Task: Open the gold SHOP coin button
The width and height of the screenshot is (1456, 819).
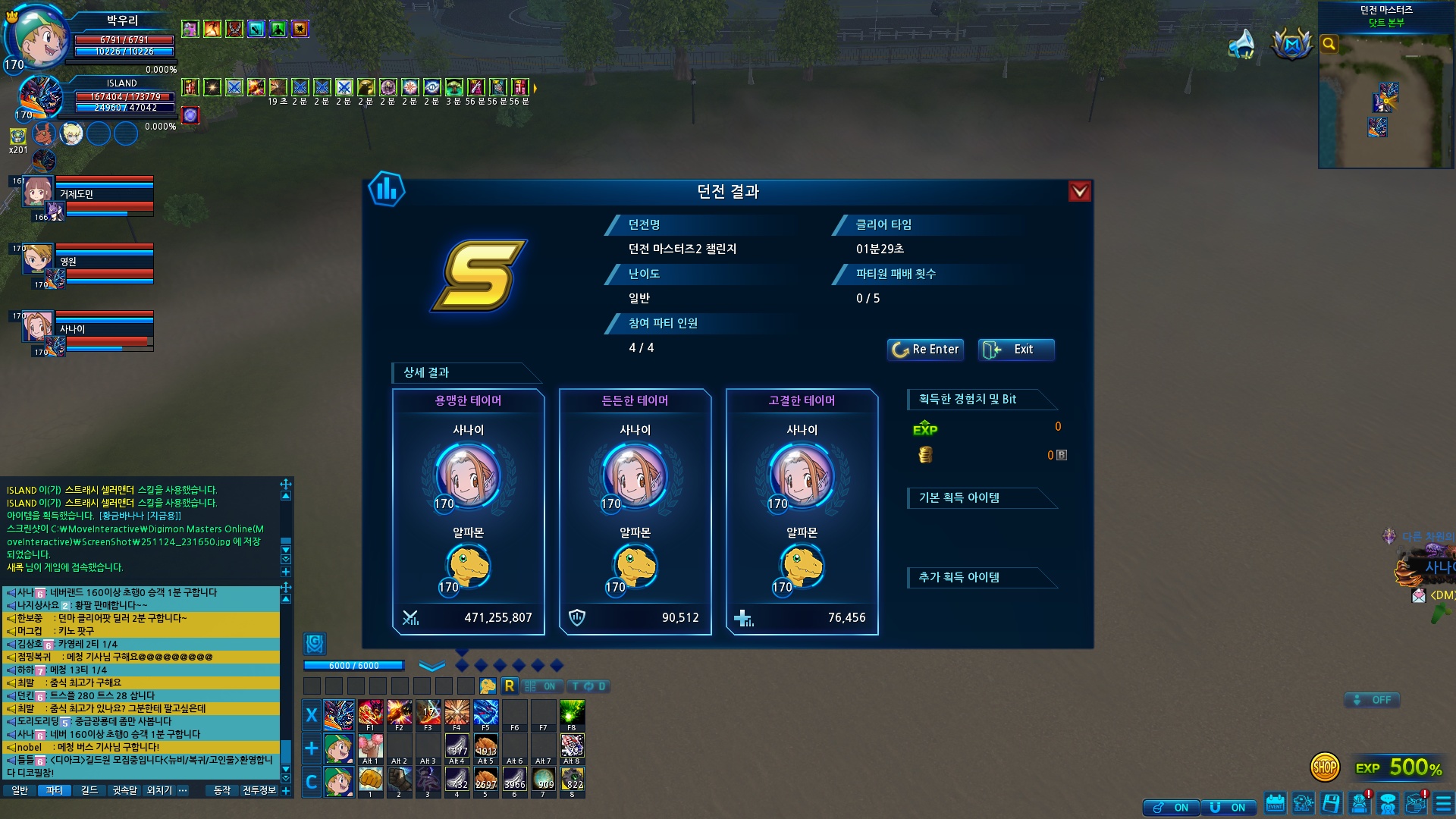Action: [1325, 767]
